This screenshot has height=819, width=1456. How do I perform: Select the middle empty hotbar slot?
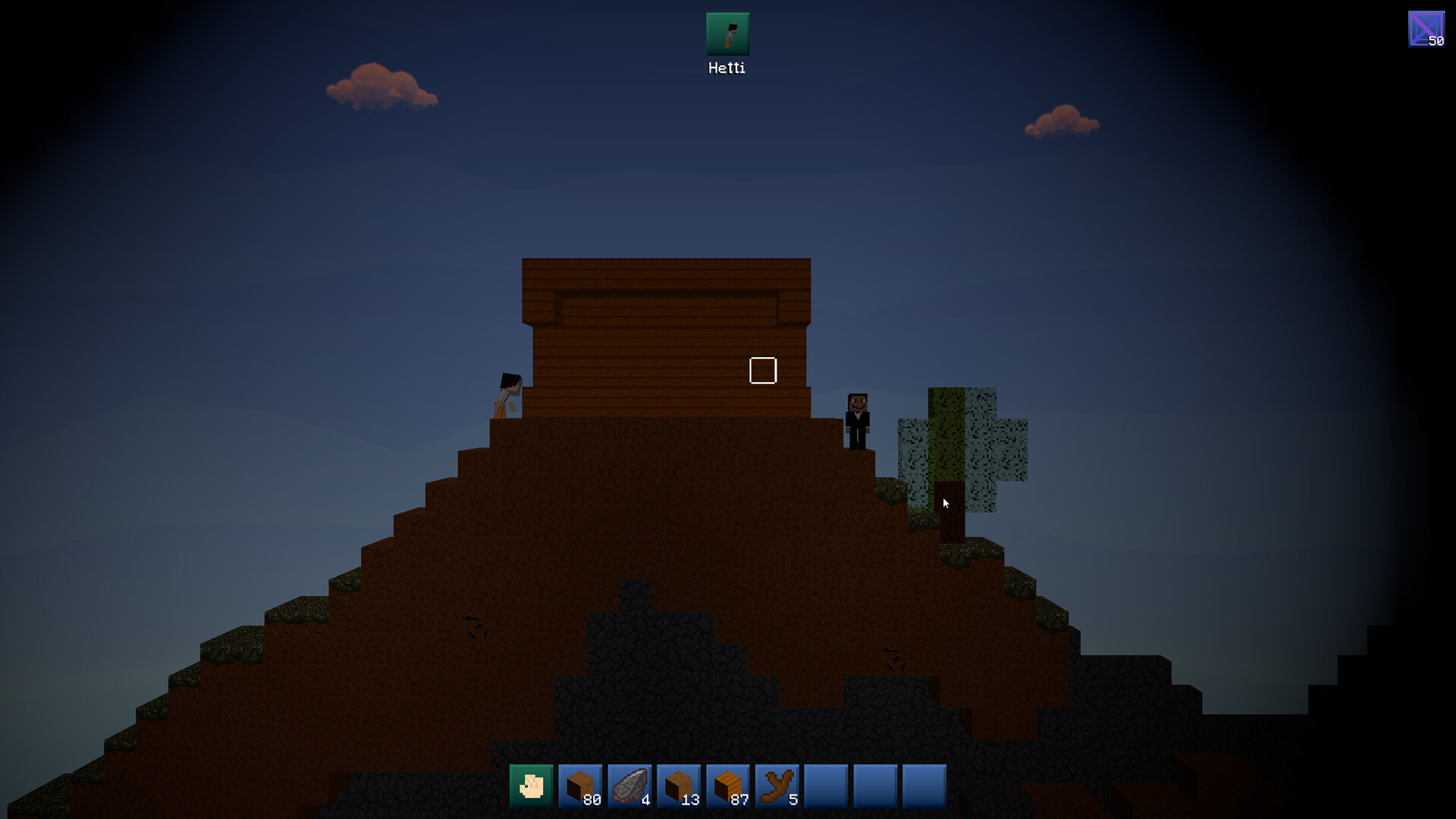(874, 786)
